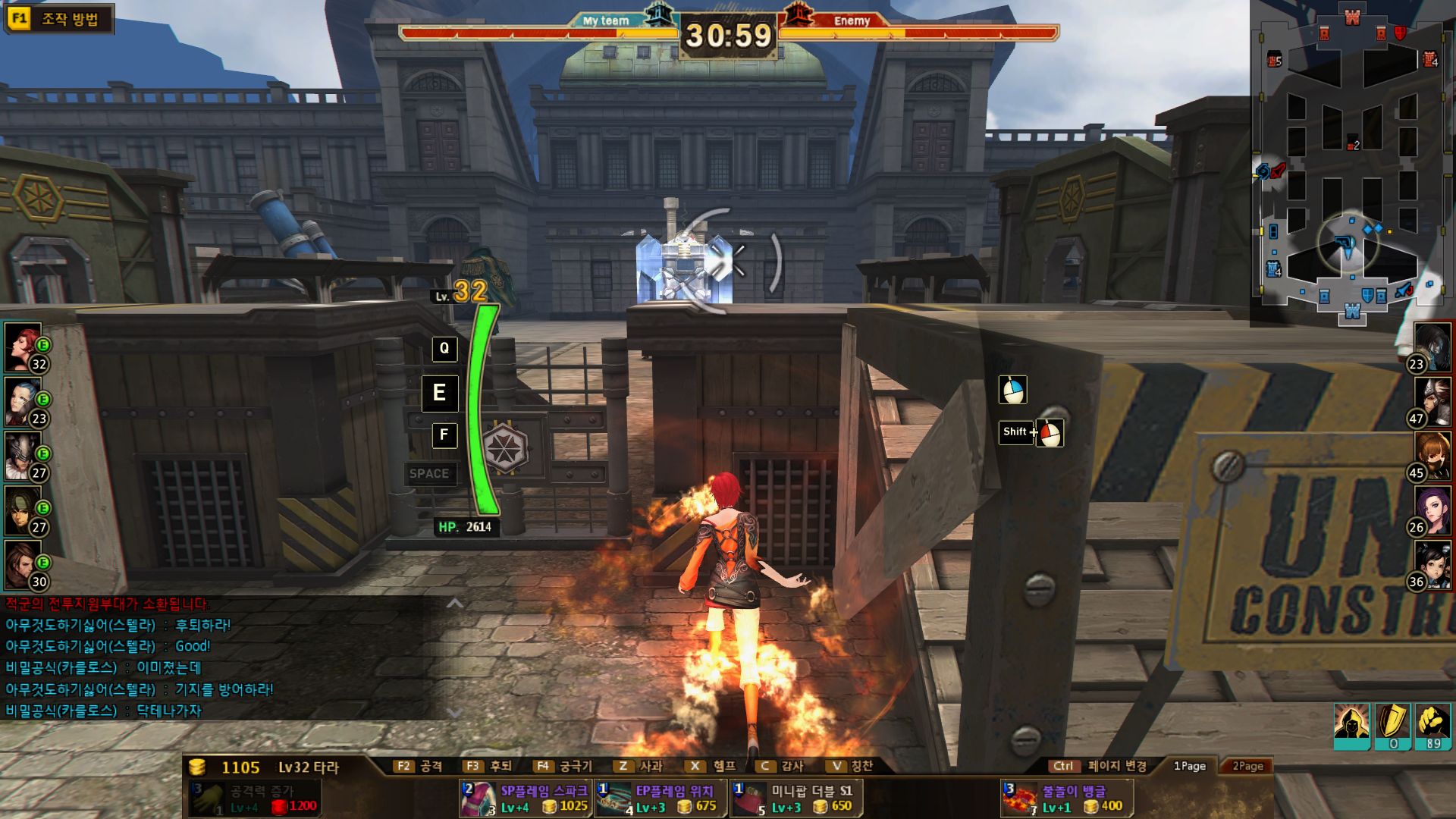Switch to the 2Page item tab
Viewport: 1456px width, 819px height.
1247,766
